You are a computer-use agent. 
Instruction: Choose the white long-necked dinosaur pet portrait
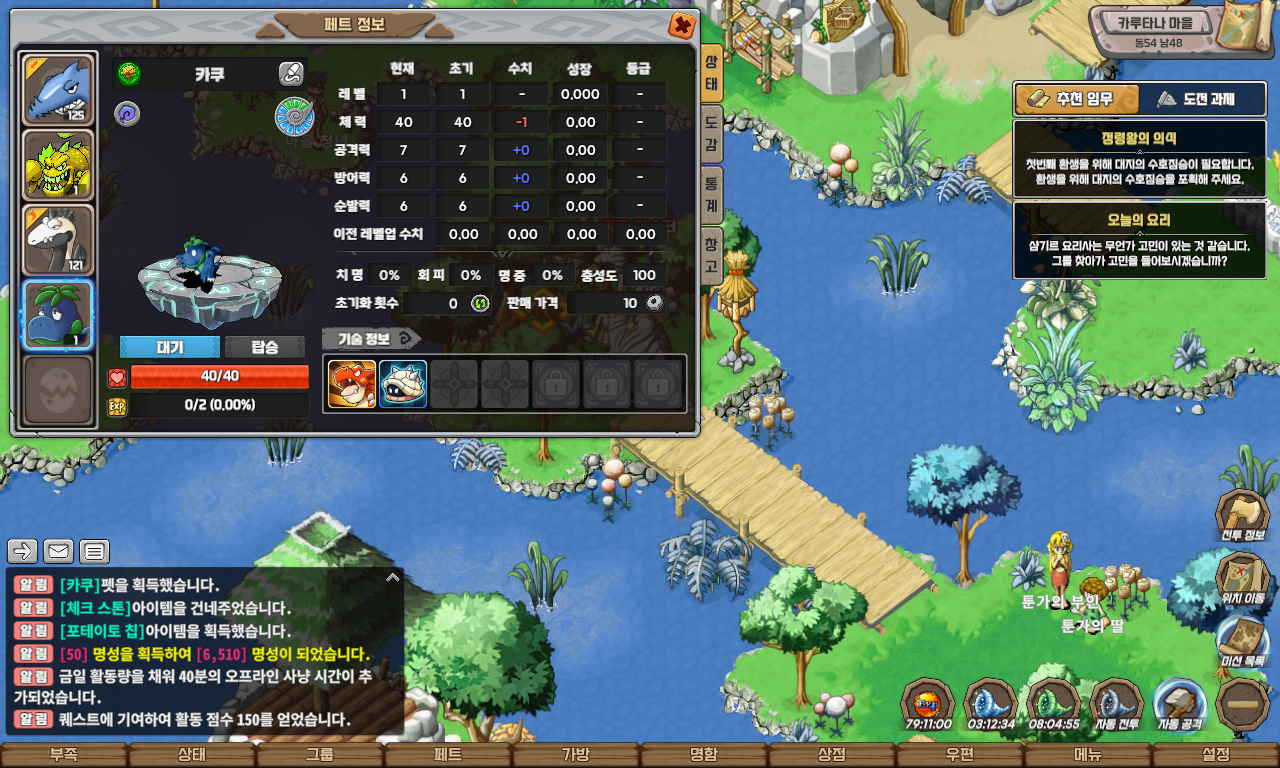[x=58, y=240]
